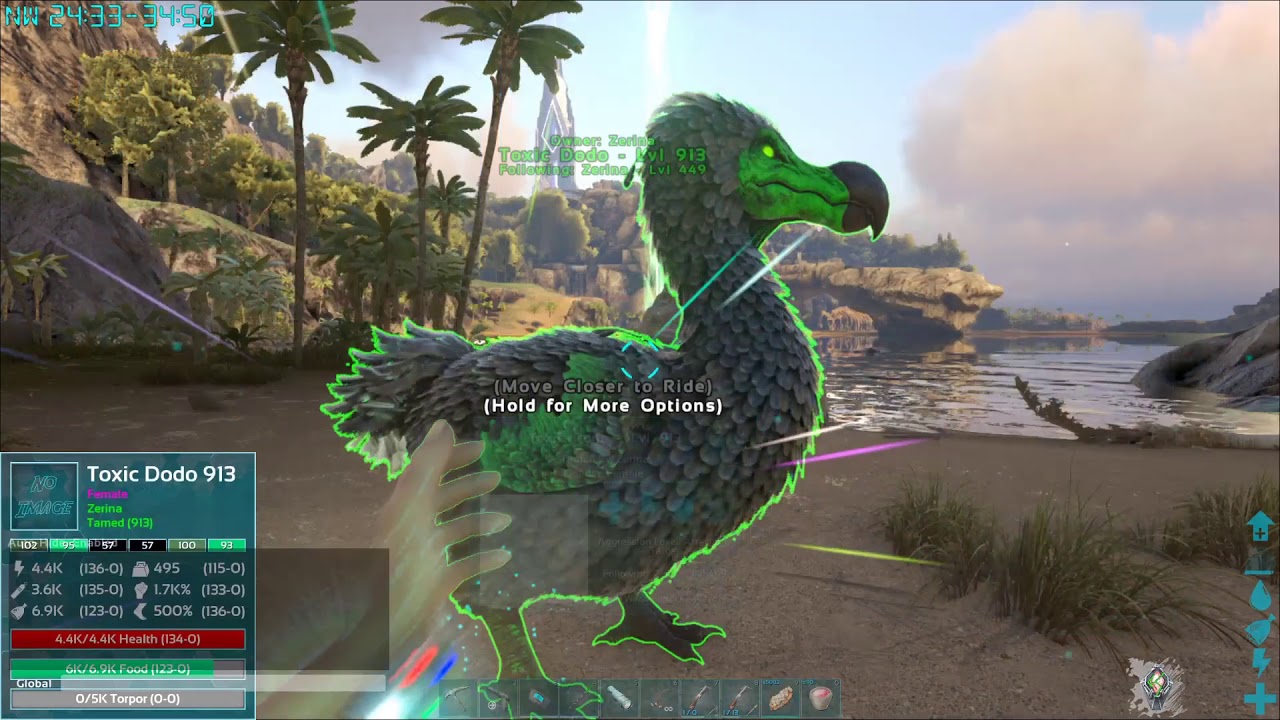This screenshot has width=1280, height=720.
Task: Select the rifle showing 1/0 ammo
Action: click(x=700, y=697)
